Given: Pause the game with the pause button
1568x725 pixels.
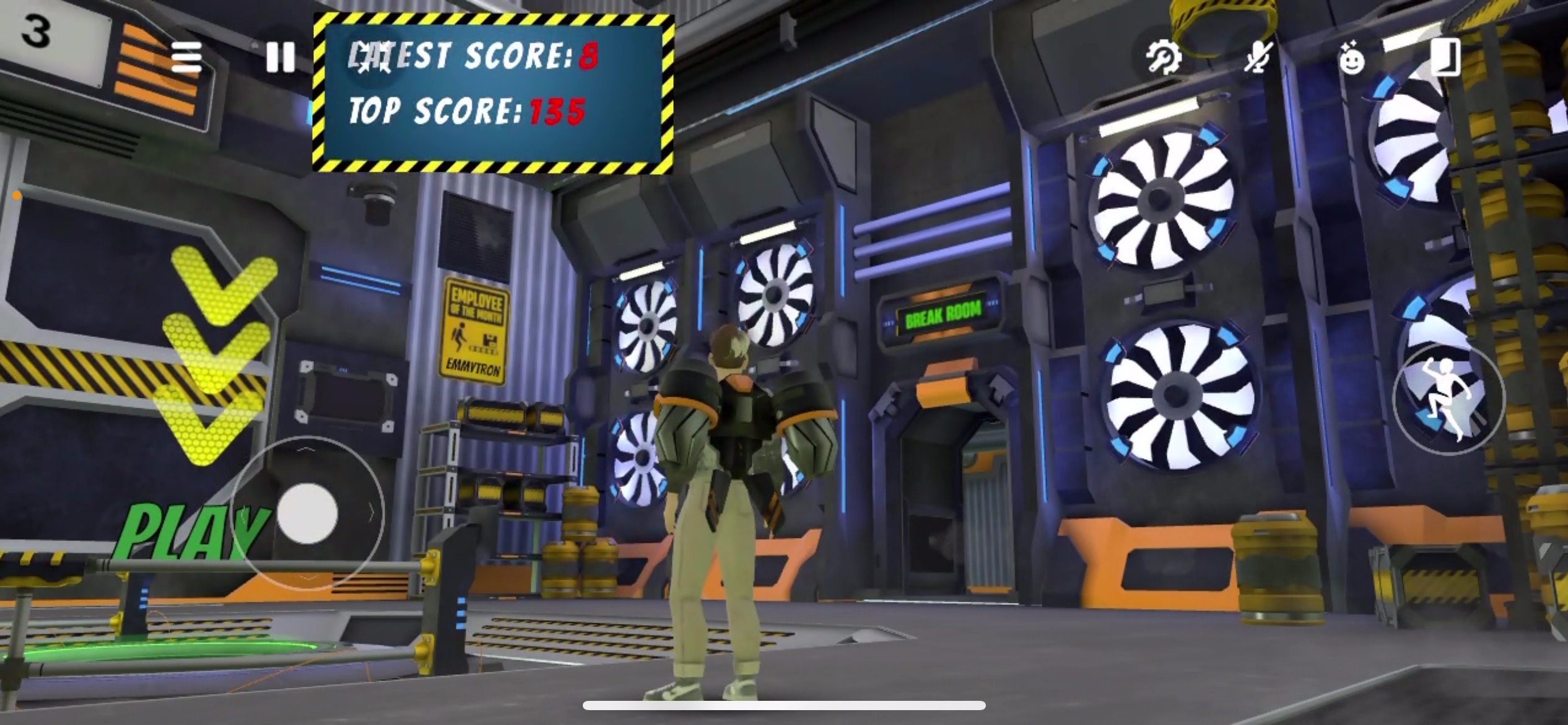Looking at the screenshot, I should pos(280,58).
